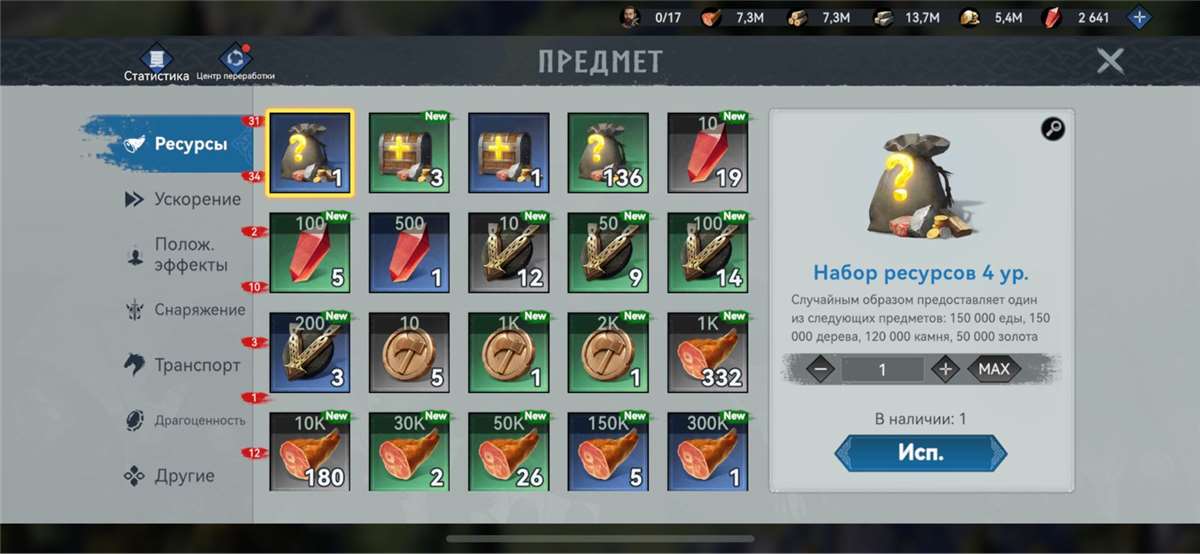
Task: Set quantity to maximum with MAX
Action: pos(993,369)
